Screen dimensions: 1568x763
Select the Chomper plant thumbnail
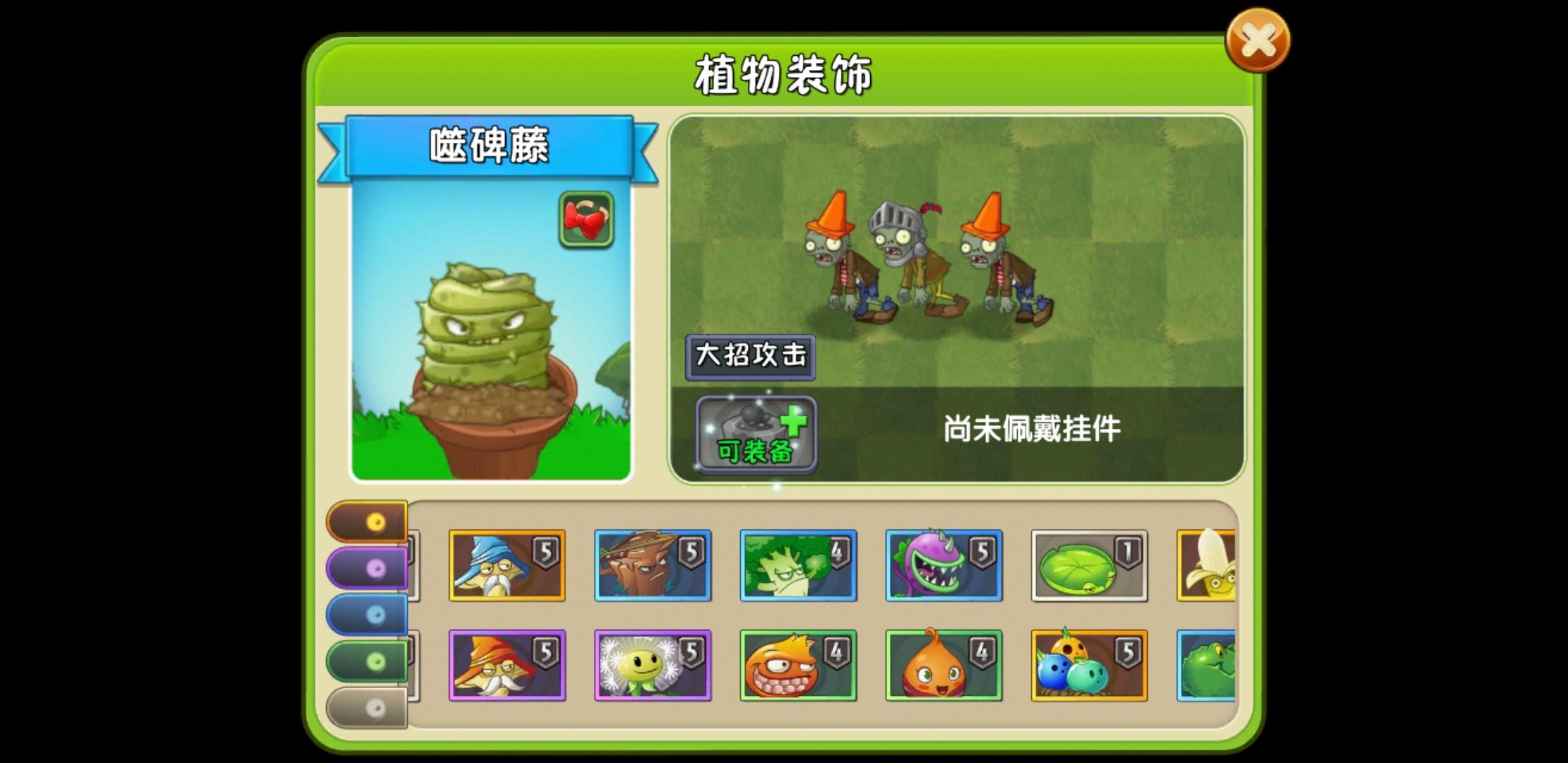point(942,566)
